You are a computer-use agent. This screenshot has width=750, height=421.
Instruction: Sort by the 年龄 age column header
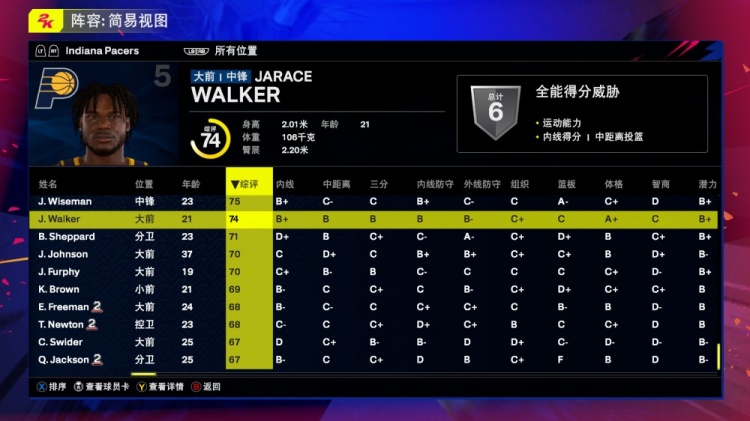[x=191, y=184]
